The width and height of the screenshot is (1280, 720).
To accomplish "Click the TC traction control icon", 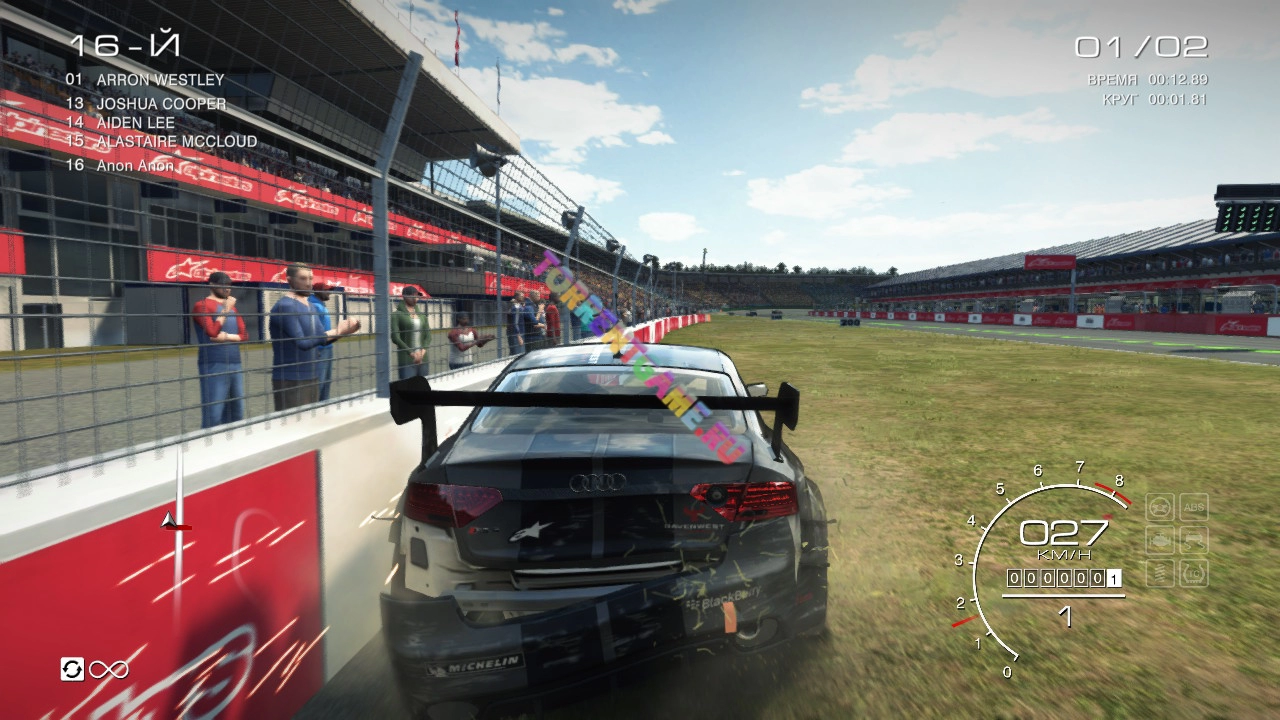I will 1193,573.
